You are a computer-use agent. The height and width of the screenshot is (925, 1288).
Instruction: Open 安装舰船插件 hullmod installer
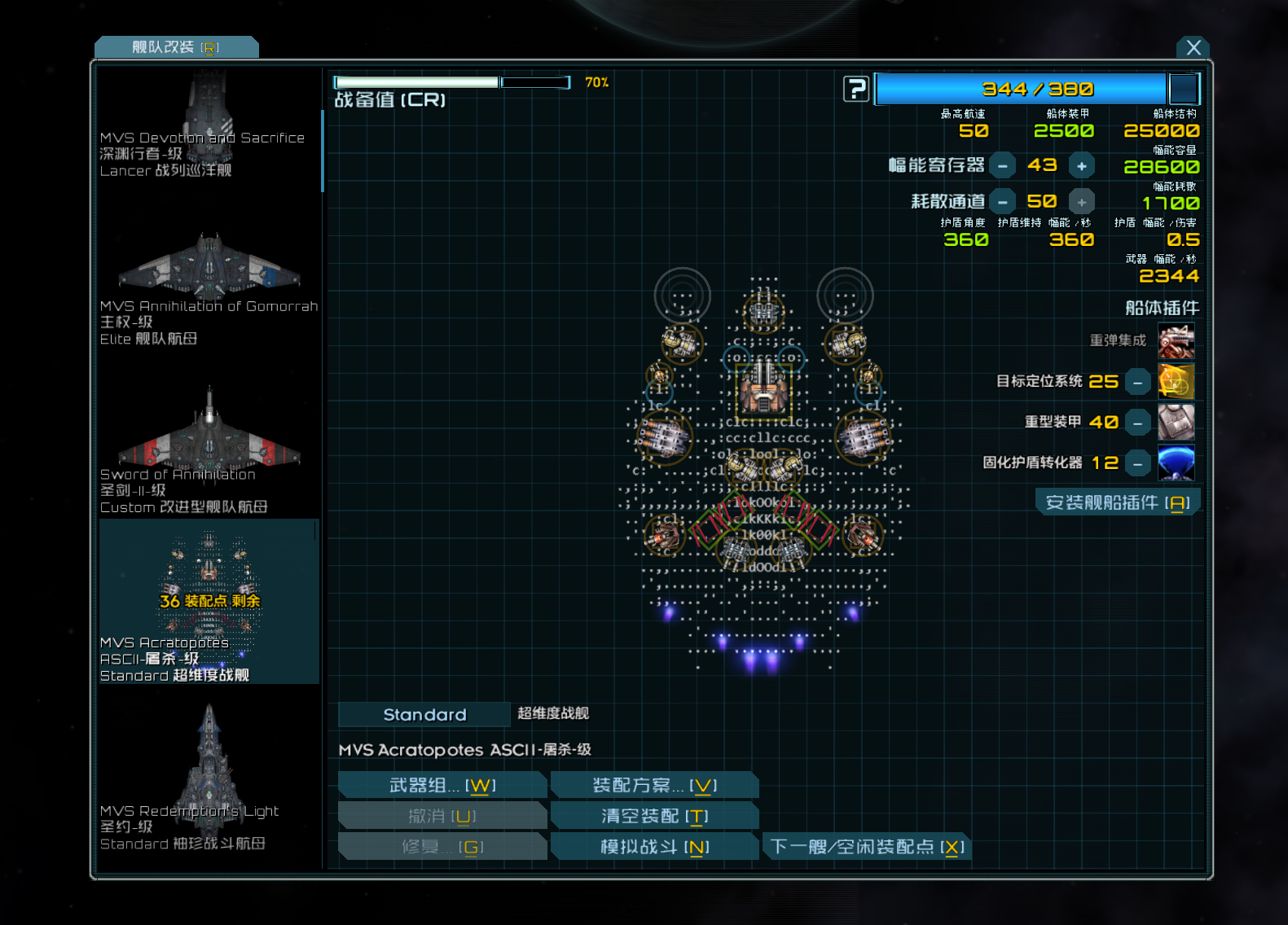[x=1117, y=502]
